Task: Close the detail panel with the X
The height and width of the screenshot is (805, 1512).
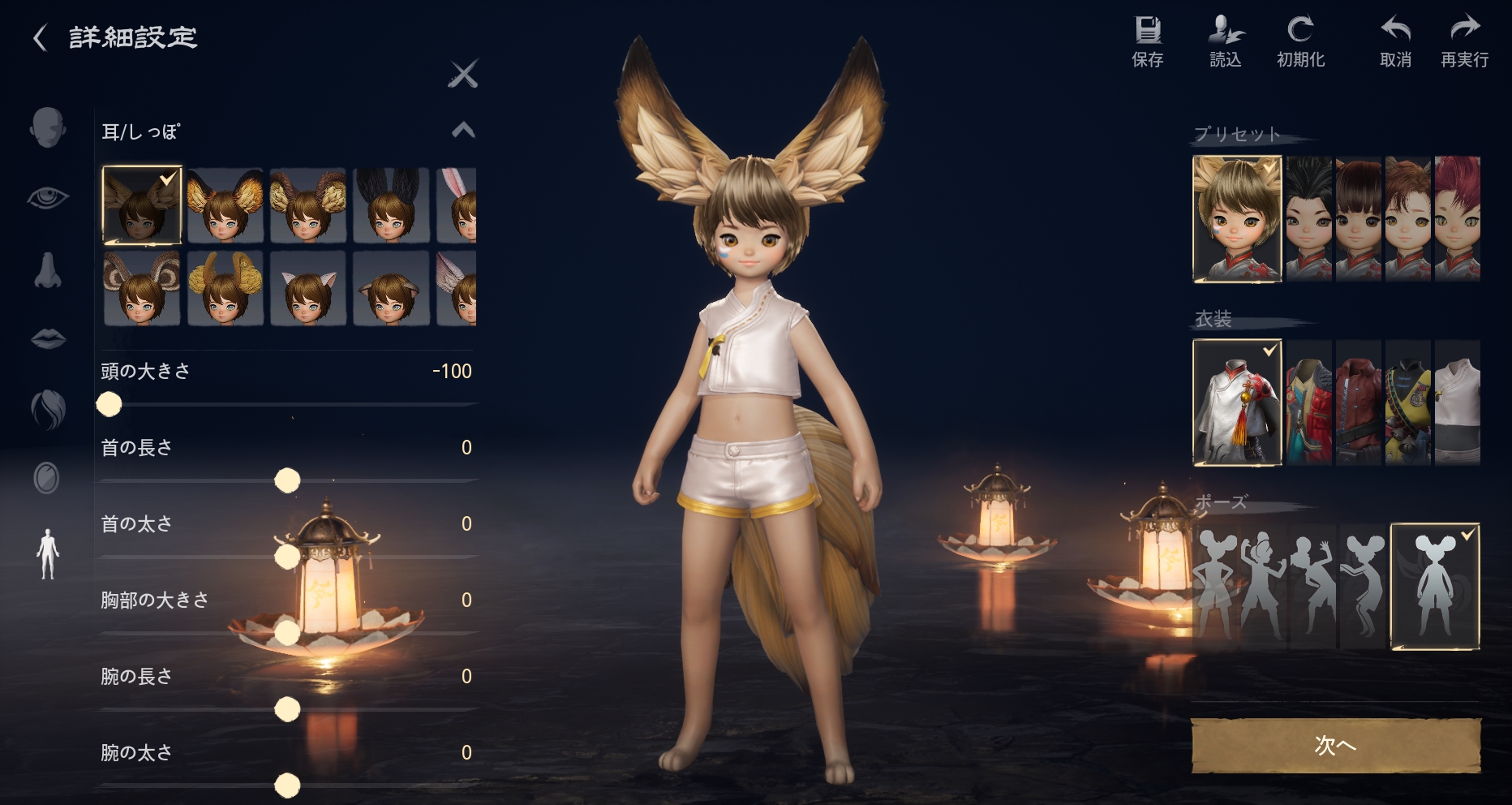Action: (x=463, y=75)
